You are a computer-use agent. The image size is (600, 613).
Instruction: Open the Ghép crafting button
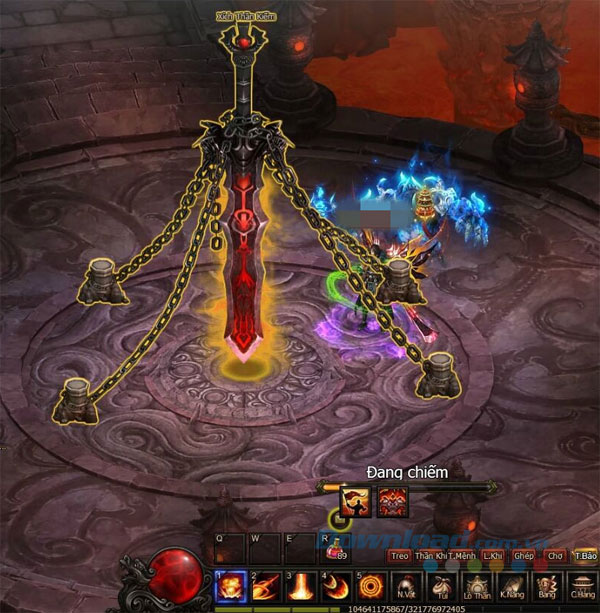[x=524, y=555]
